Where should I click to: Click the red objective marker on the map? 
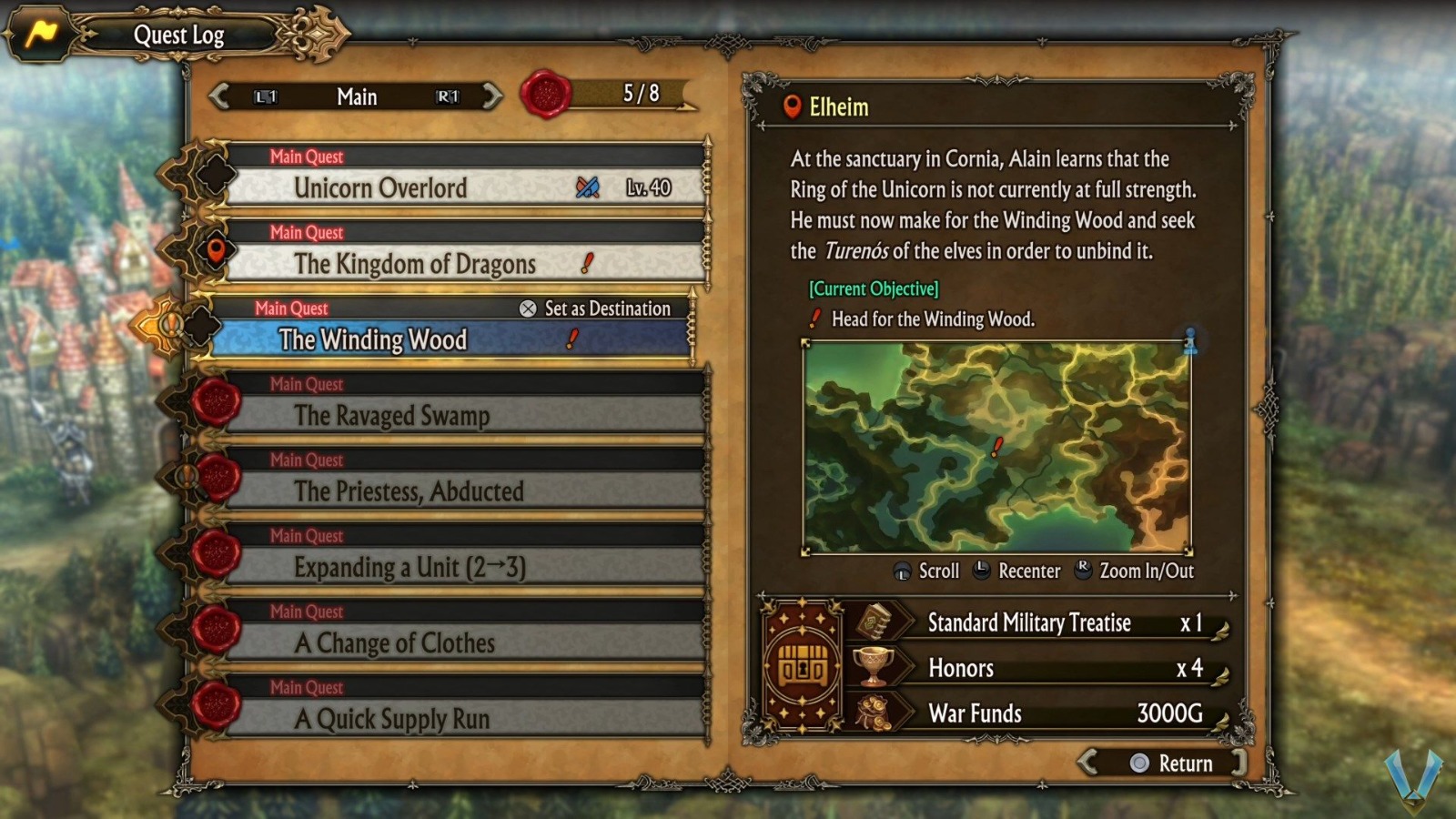(x=996, y=448)
